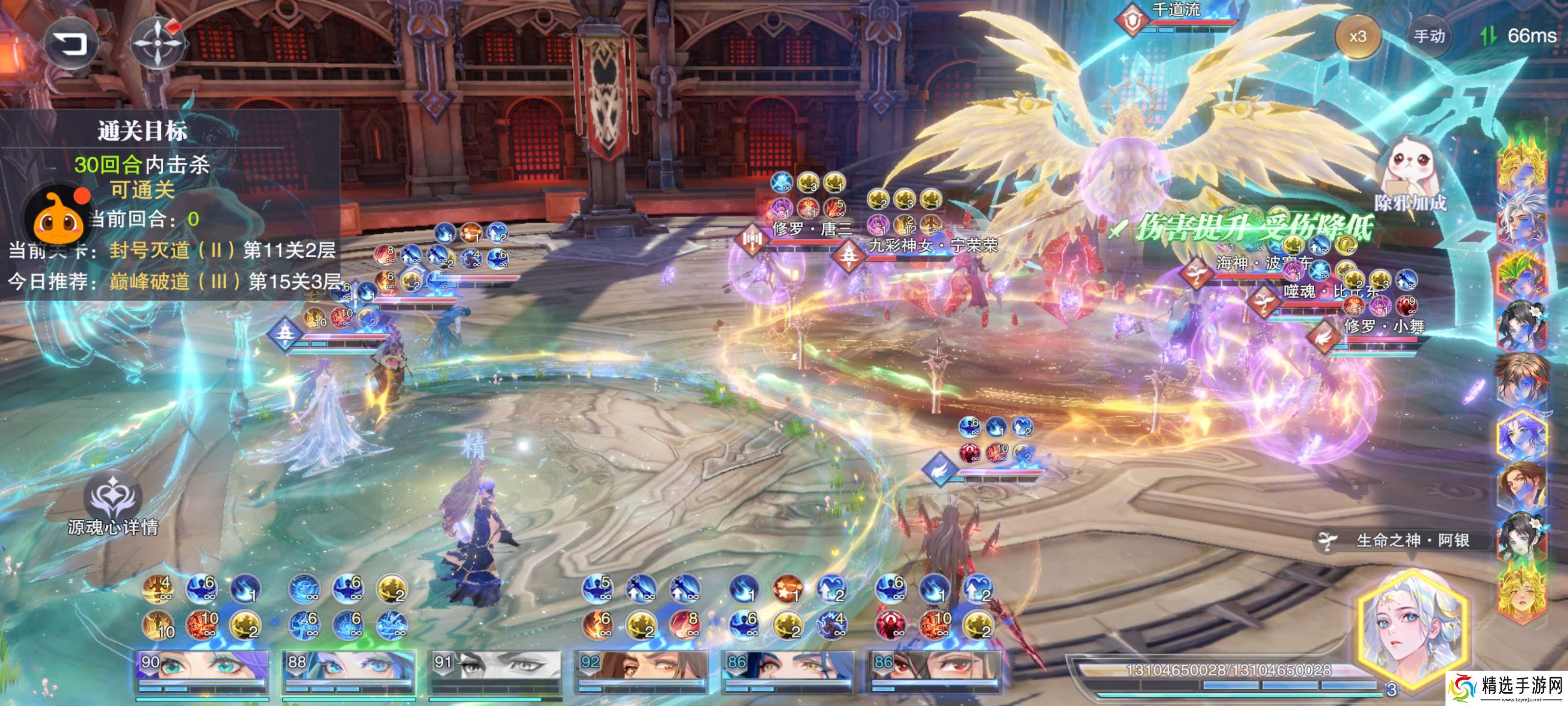The width and height of the screenshot is (1568, 706).
Task: Select boss 千道流 name plate
Action: pos(1176,11)
